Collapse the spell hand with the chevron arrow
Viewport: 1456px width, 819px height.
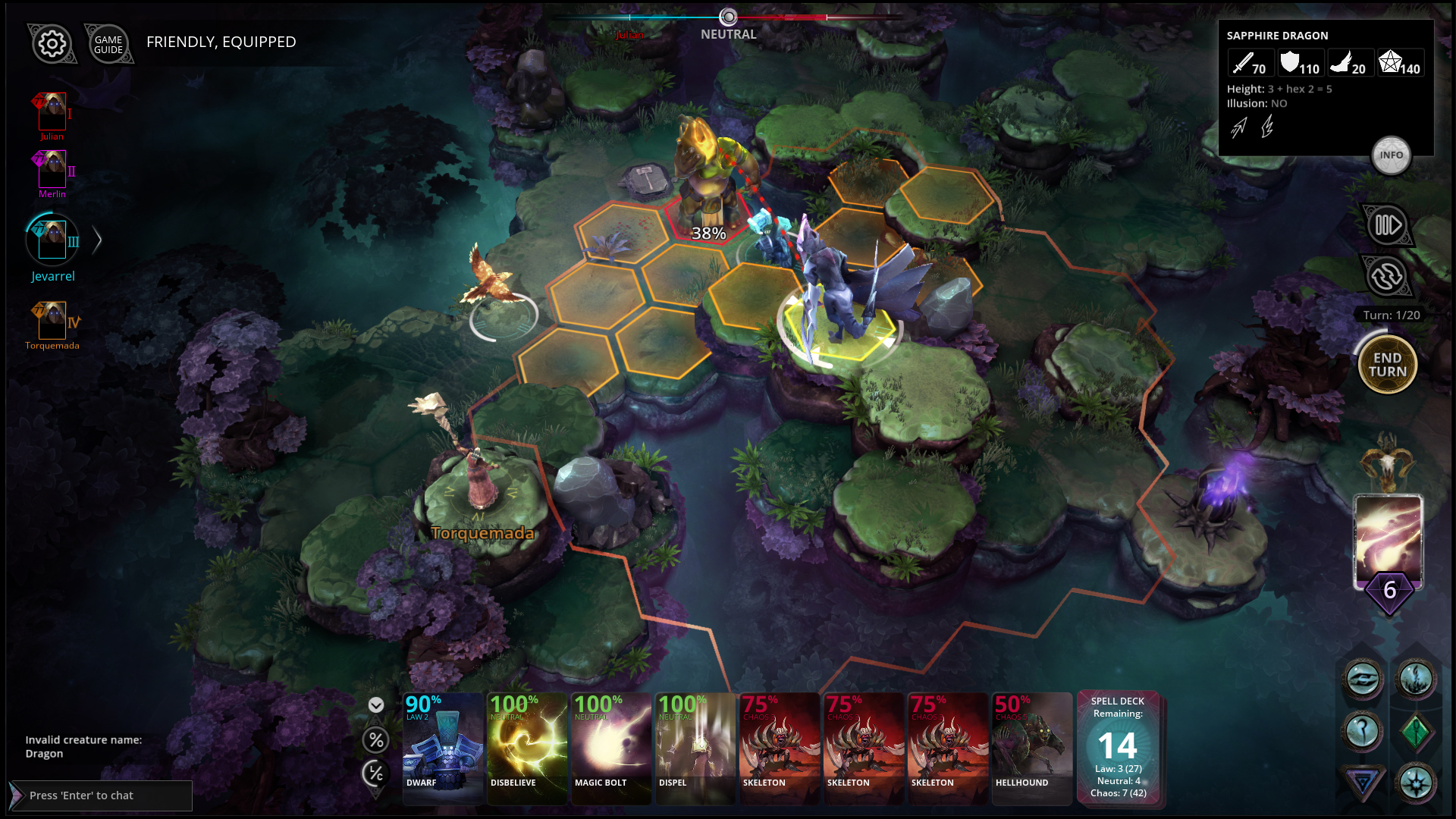(375, 705)
